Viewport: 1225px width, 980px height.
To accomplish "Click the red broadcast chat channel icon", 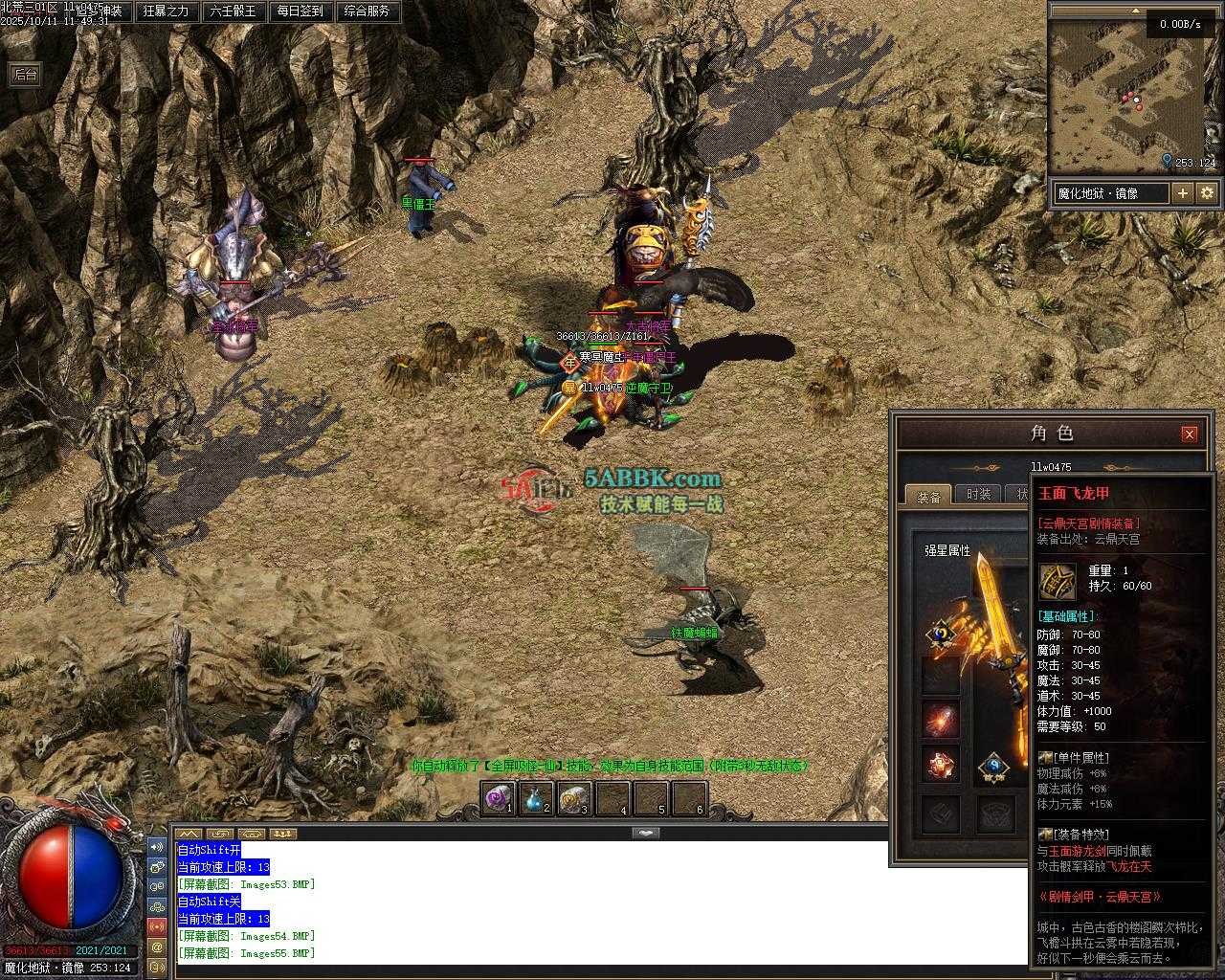I will 157,926.
